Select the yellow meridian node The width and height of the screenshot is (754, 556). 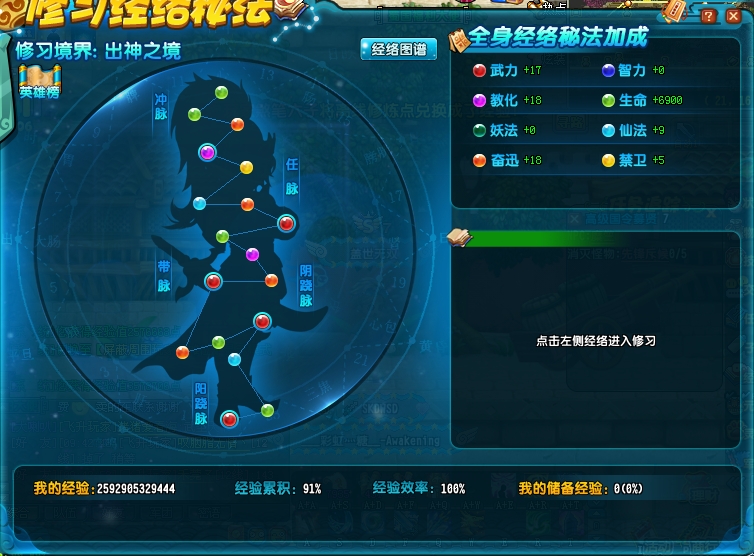(246, 167)
